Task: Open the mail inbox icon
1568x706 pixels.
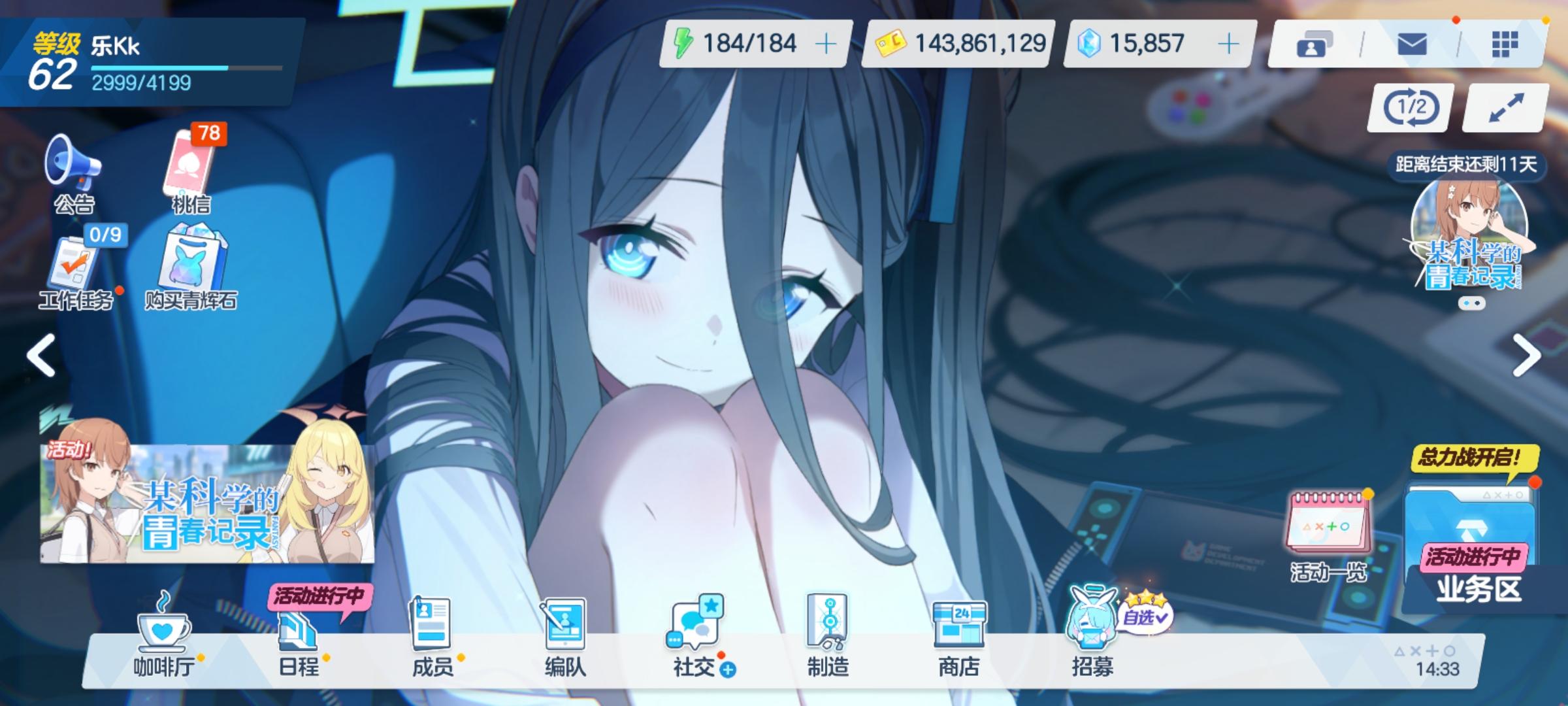Action: click(1411, 44)
